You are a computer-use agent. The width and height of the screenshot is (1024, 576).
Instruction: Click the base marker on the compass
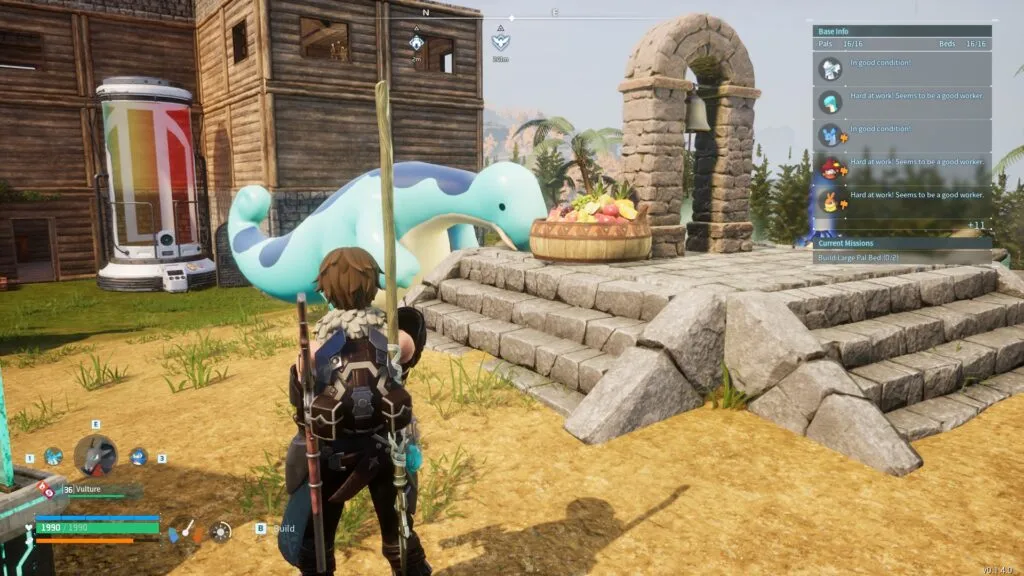coord(417,43)
